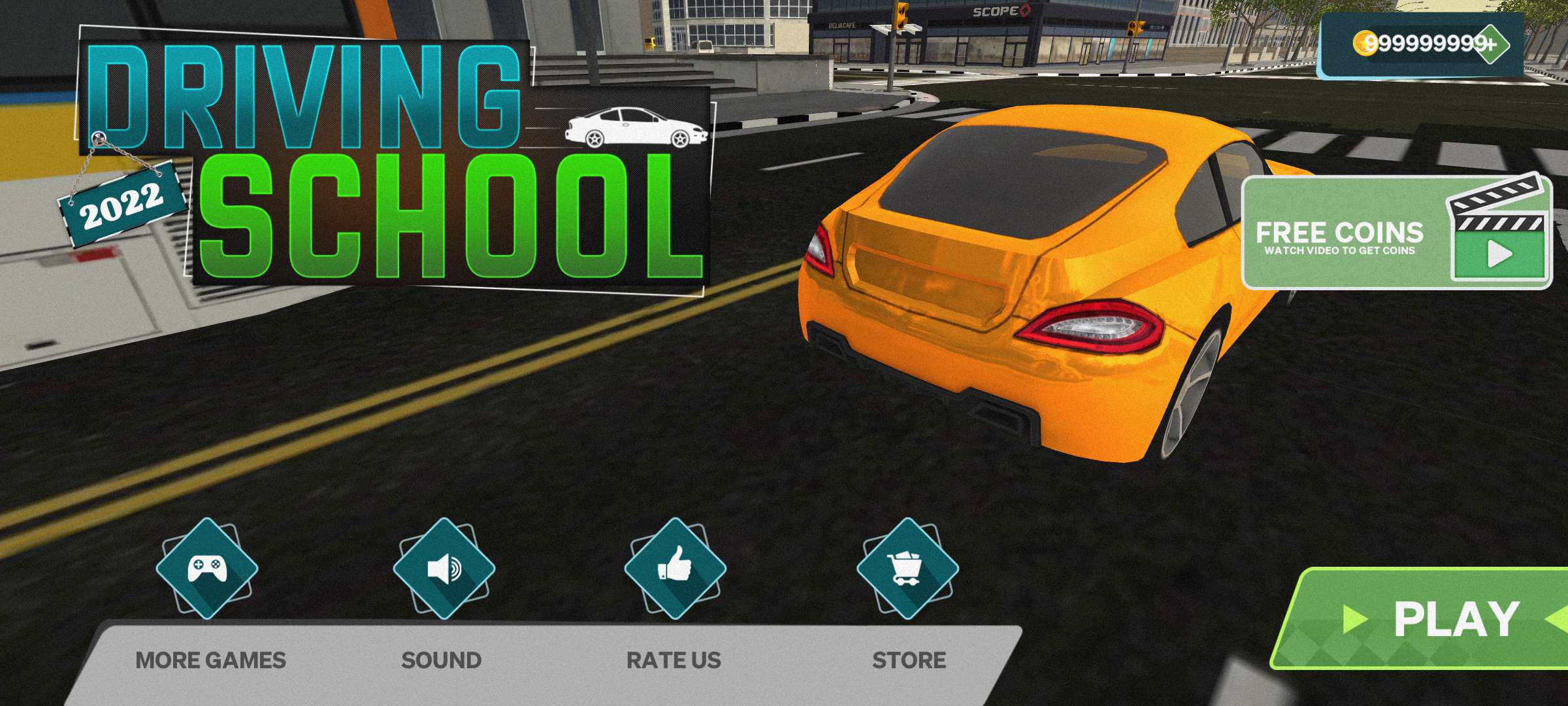Open the More Games gamepad icon
The image size is (1568, 706).
pyautogui.click(x=207, y=568)
